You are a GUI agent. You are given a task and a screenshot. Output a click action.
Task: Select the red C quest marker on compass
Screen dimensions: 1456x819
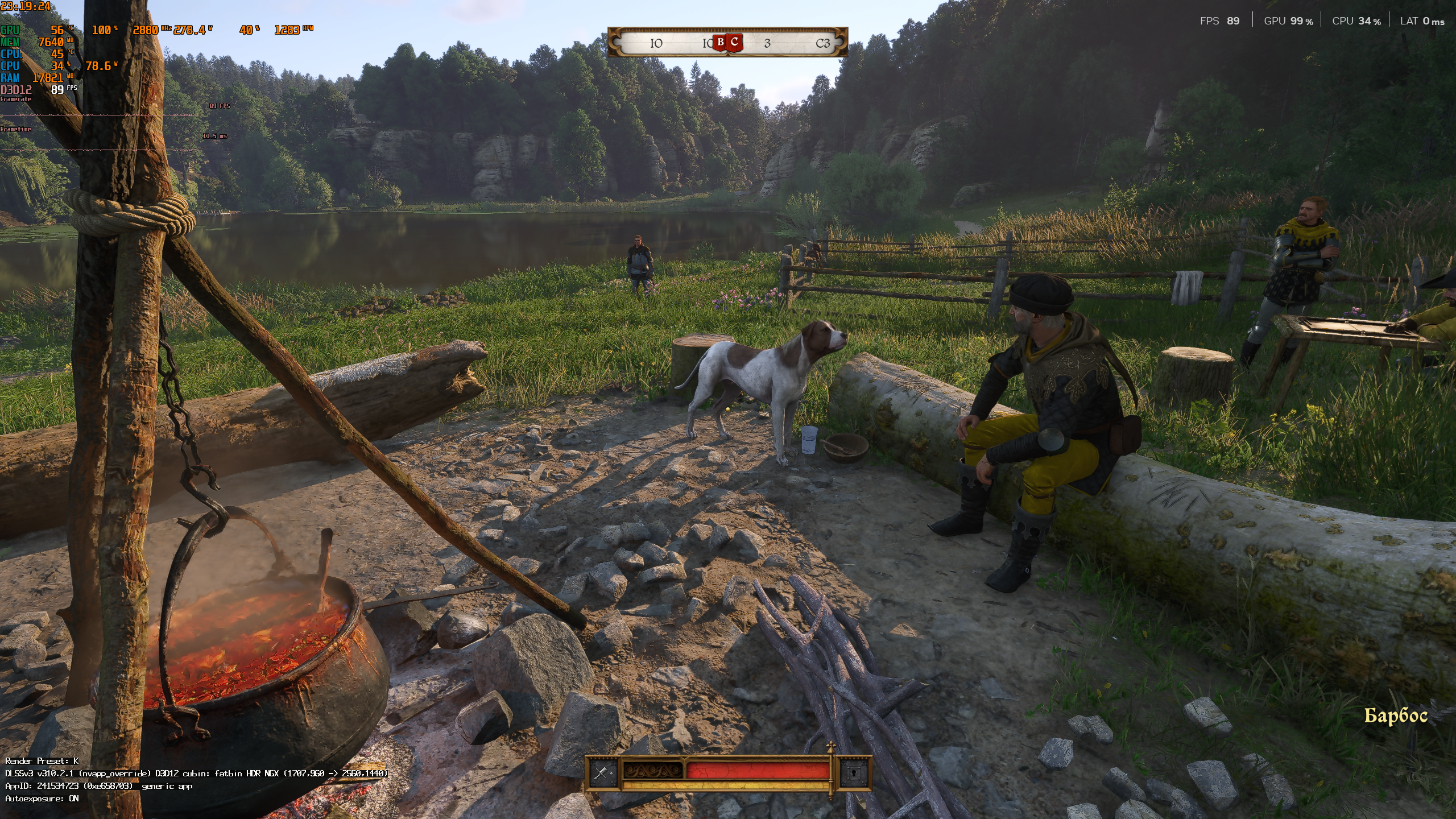(735, 42)
